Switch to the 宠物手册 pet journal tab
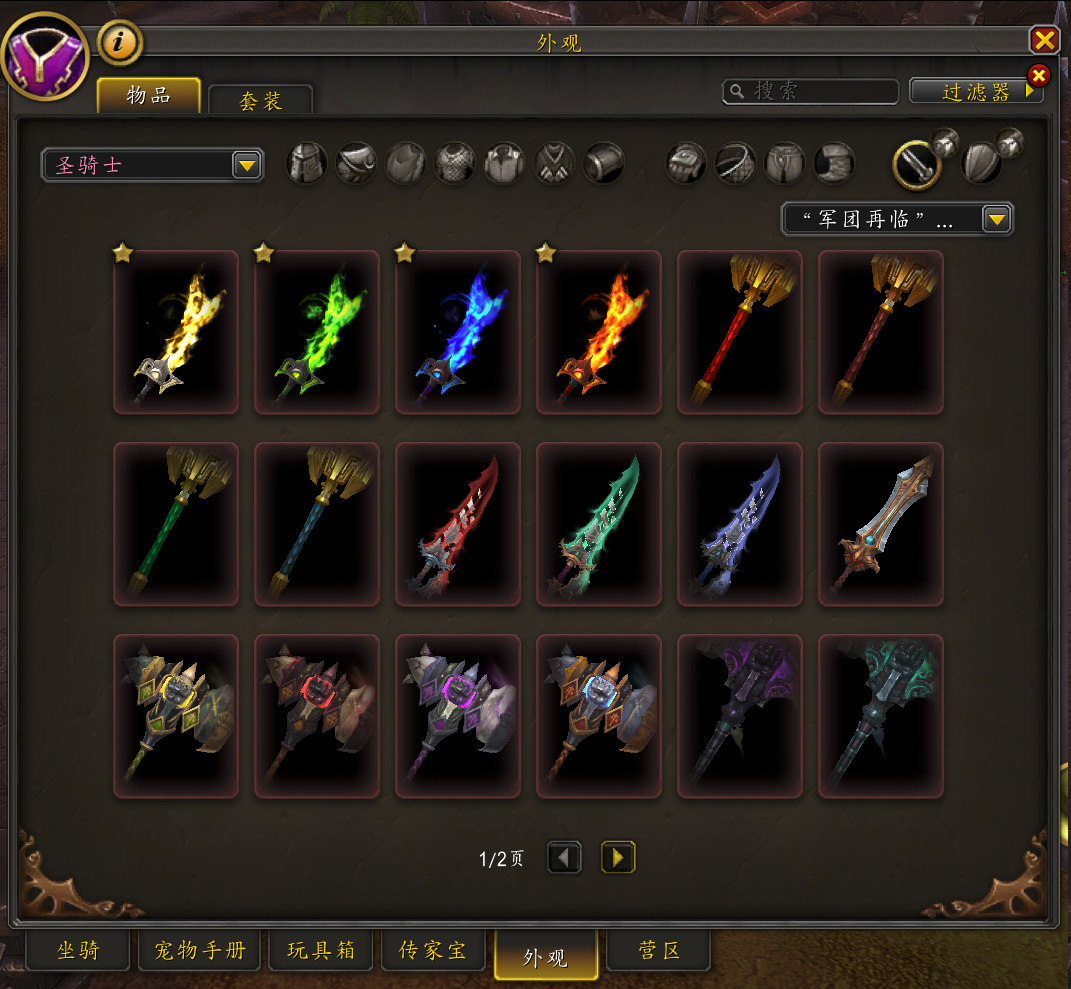Image resolution: width=1071 pixels, height=989 pixels. point(200,950)
